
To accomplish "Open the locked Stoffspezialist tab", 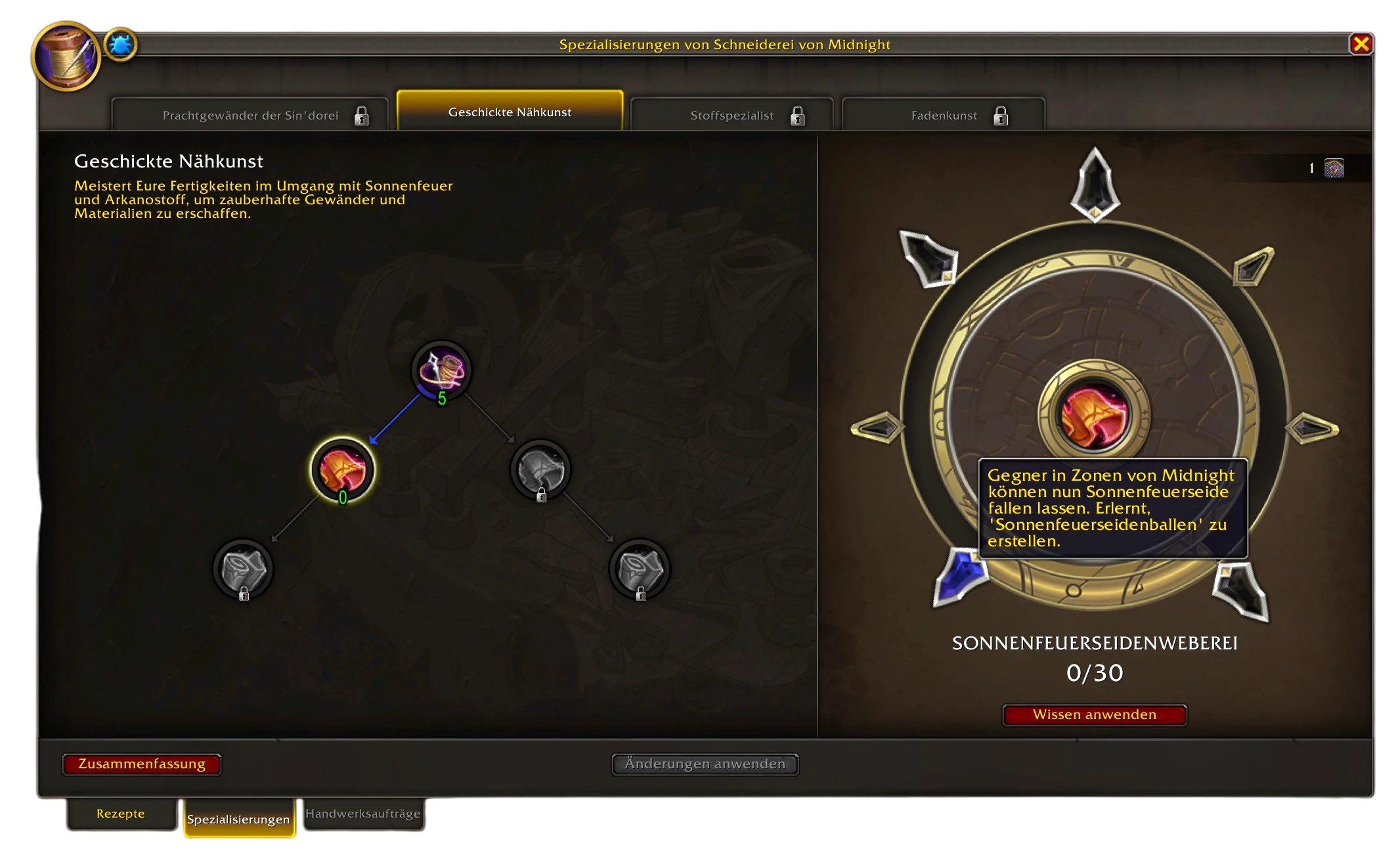I will (x=732, y=116).
